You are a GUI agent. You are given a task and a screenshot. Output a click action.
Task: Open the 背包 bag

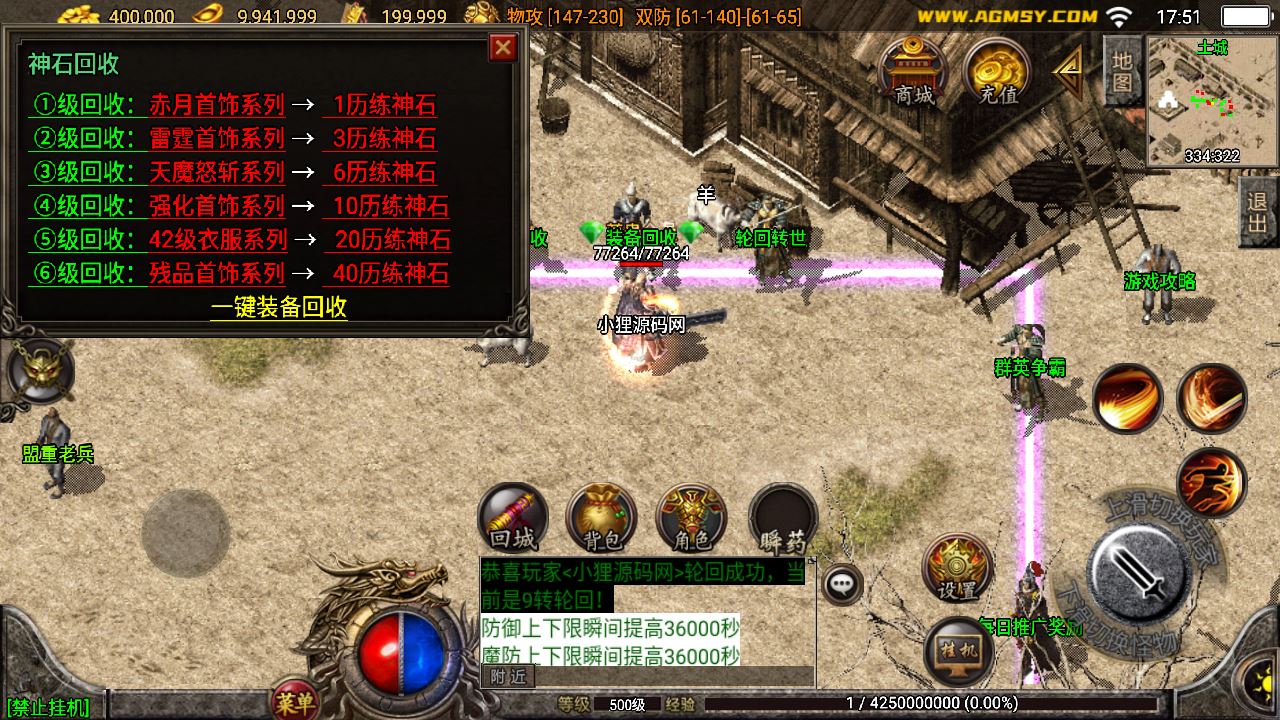[x=601, y=518]
